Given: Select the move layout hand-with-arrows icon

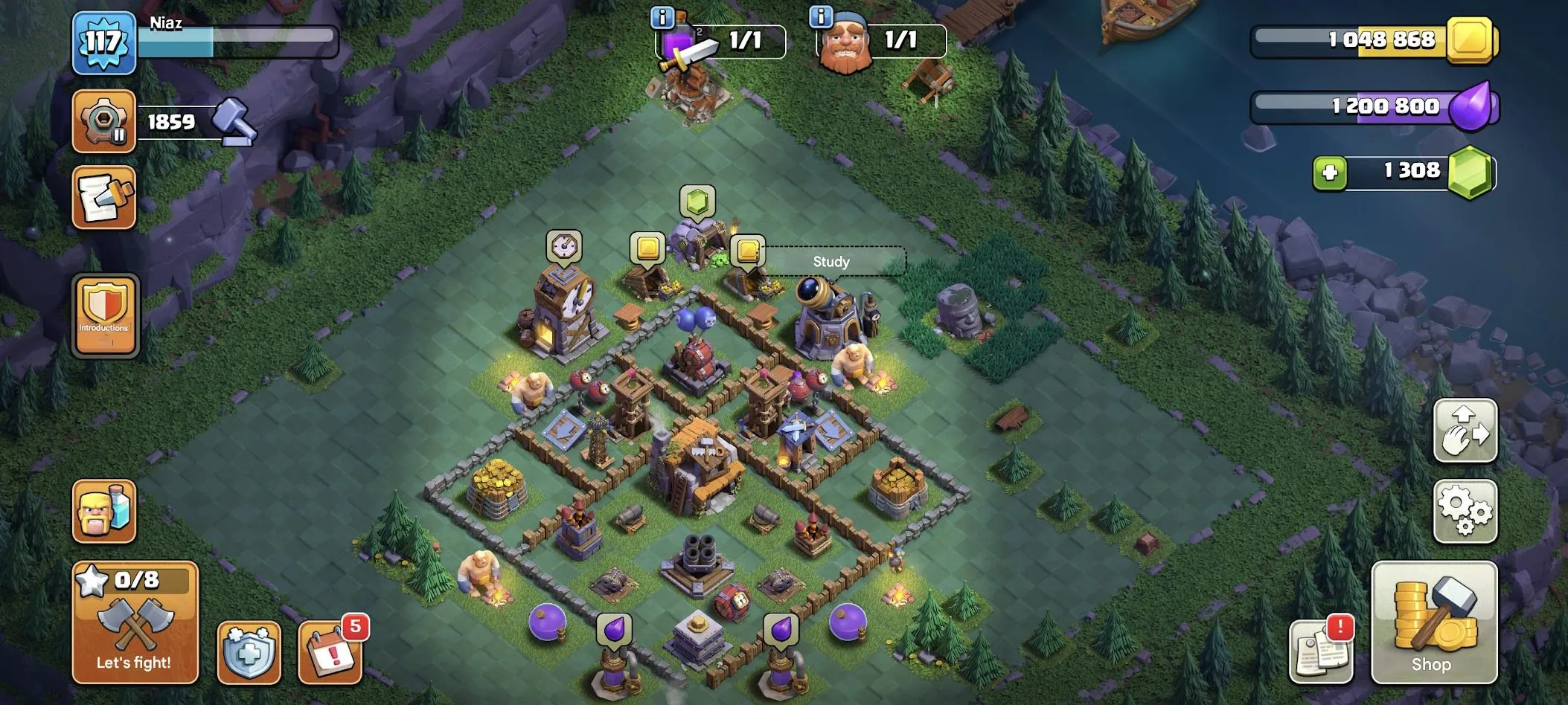Looking at the screenshot, I should coord(1467,431).
